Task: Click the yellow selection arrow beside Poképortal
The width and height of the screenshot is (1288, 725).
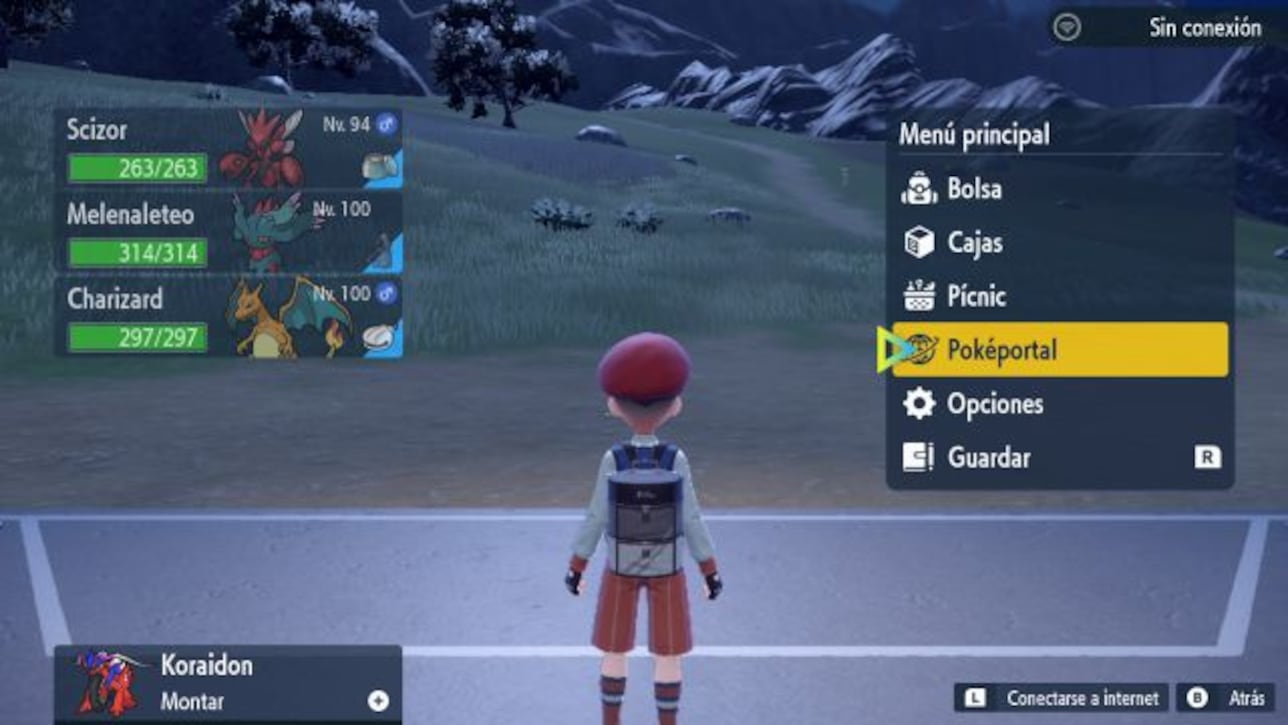Action: pos(889,350)
